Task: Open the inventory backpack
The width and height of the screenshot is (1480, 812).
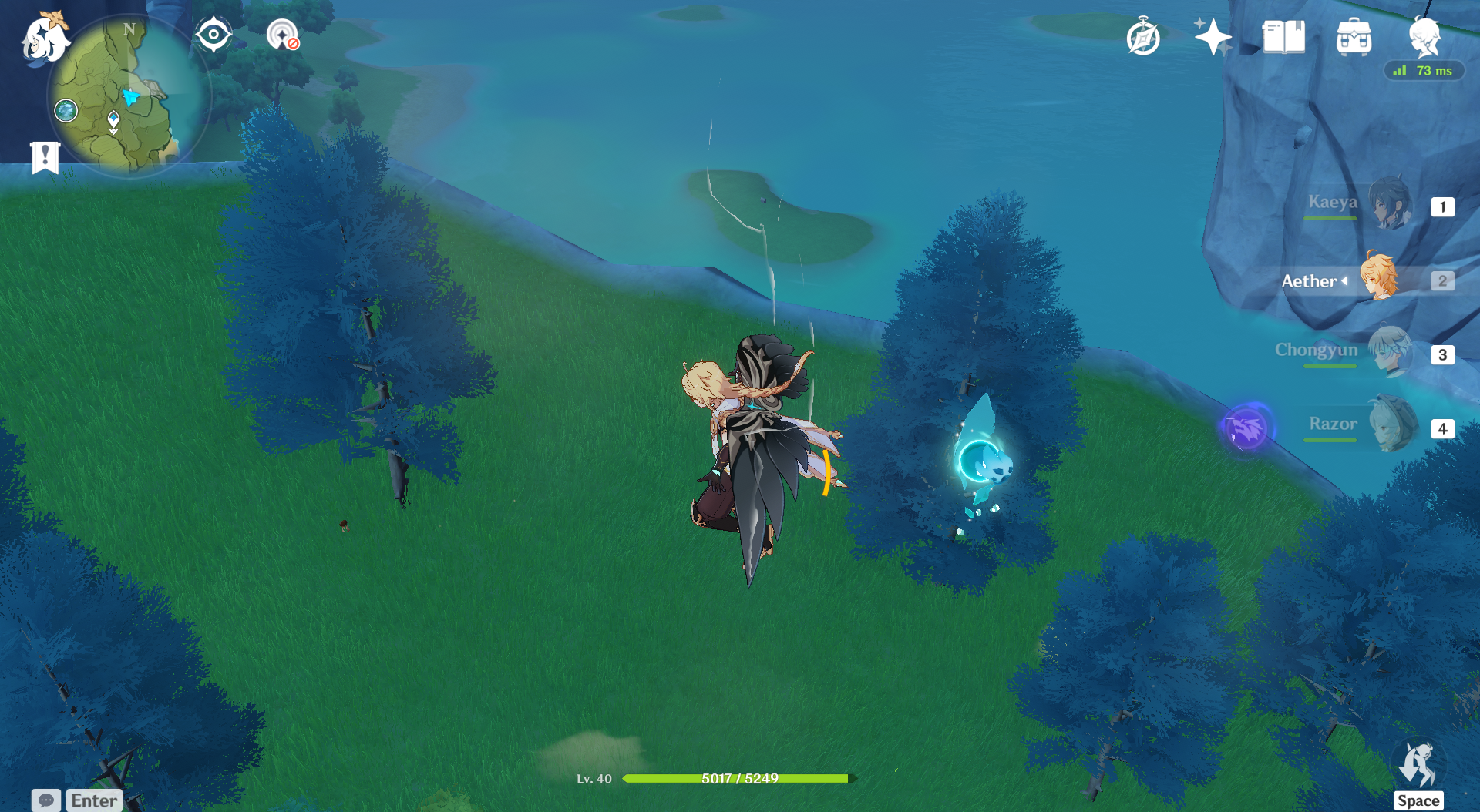Action: click(x=1354, y=37)
